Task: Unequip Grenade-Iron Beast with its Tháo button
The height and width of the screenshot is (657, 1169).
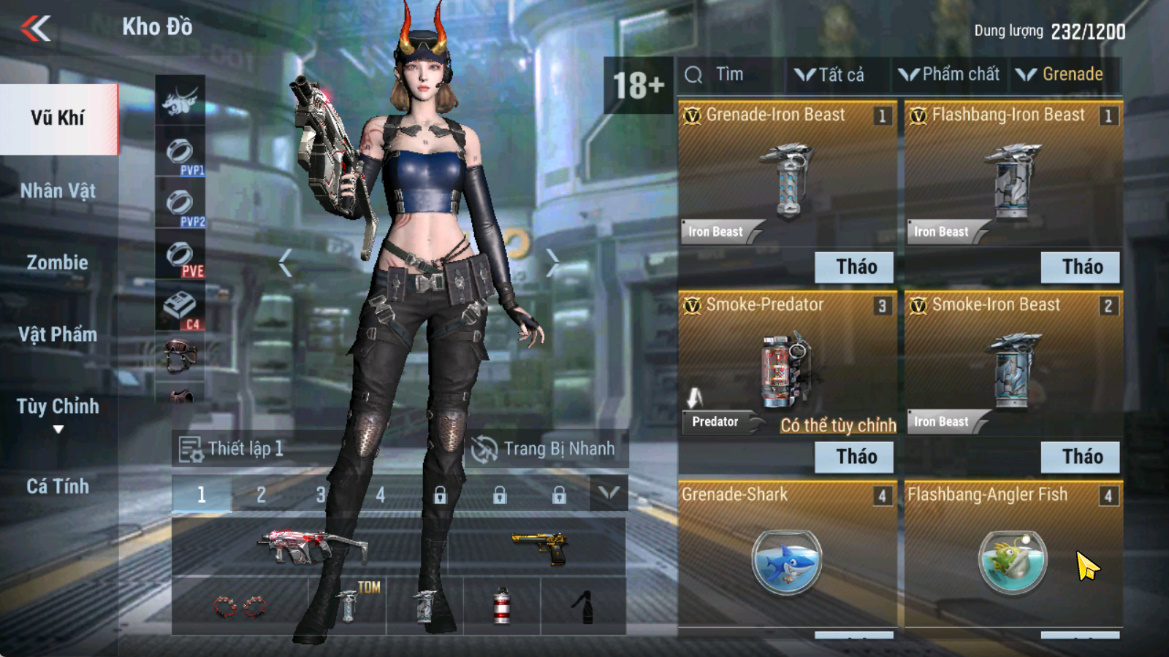Action: [855, 267]
